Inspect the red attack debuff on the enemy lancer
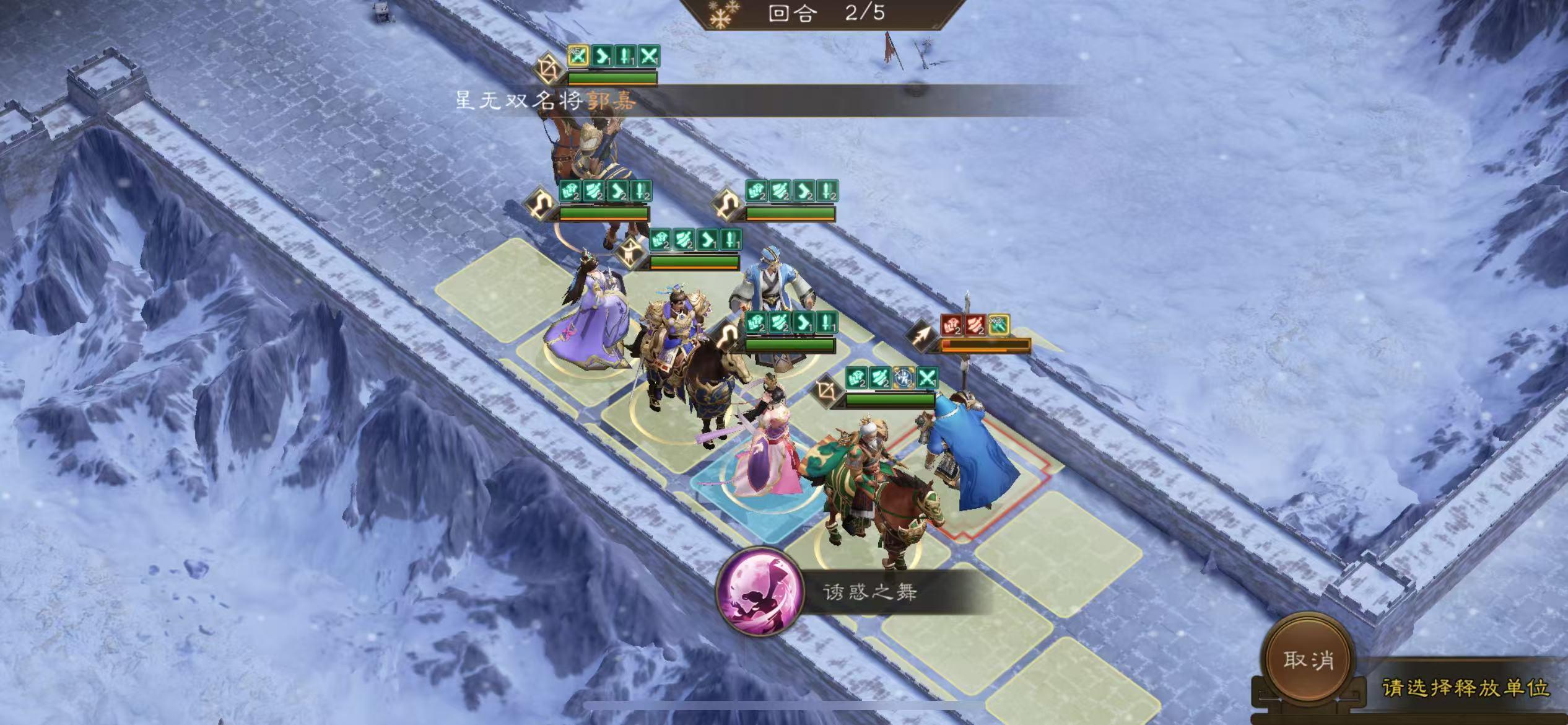1568x725 pixels. [x=975, y=325]
